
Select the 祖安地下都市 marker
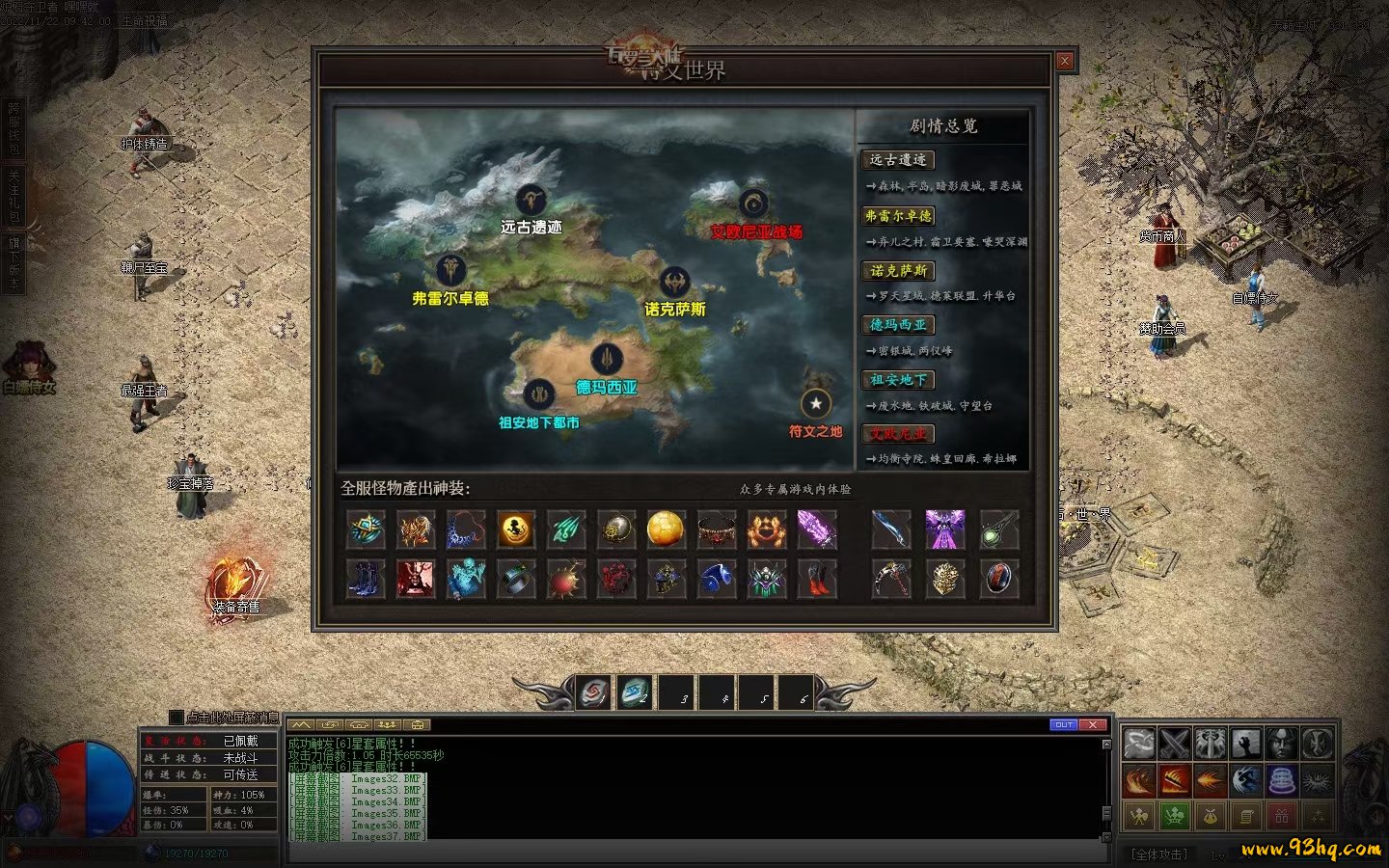click(x=538, y=394)
